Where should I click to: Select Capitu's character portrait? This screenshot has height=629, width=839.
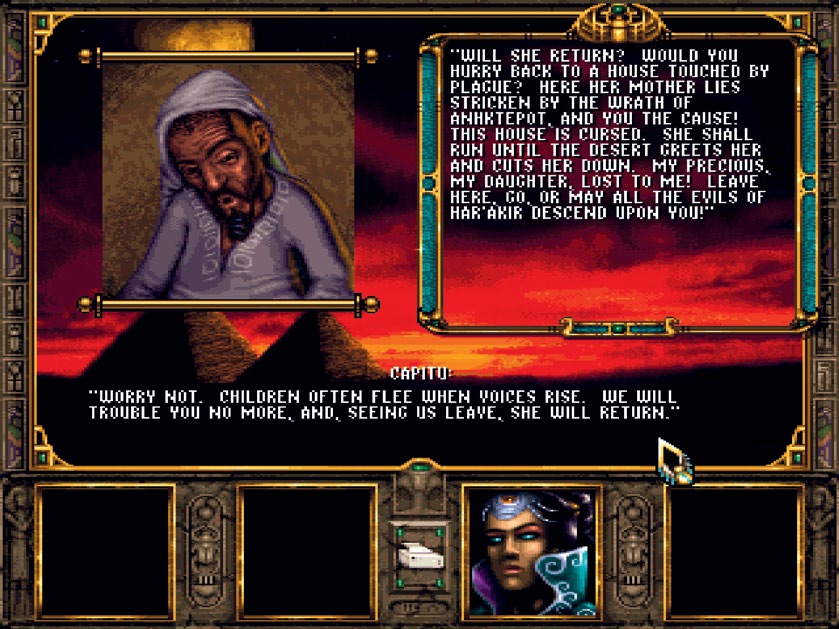tap(531, 553)
